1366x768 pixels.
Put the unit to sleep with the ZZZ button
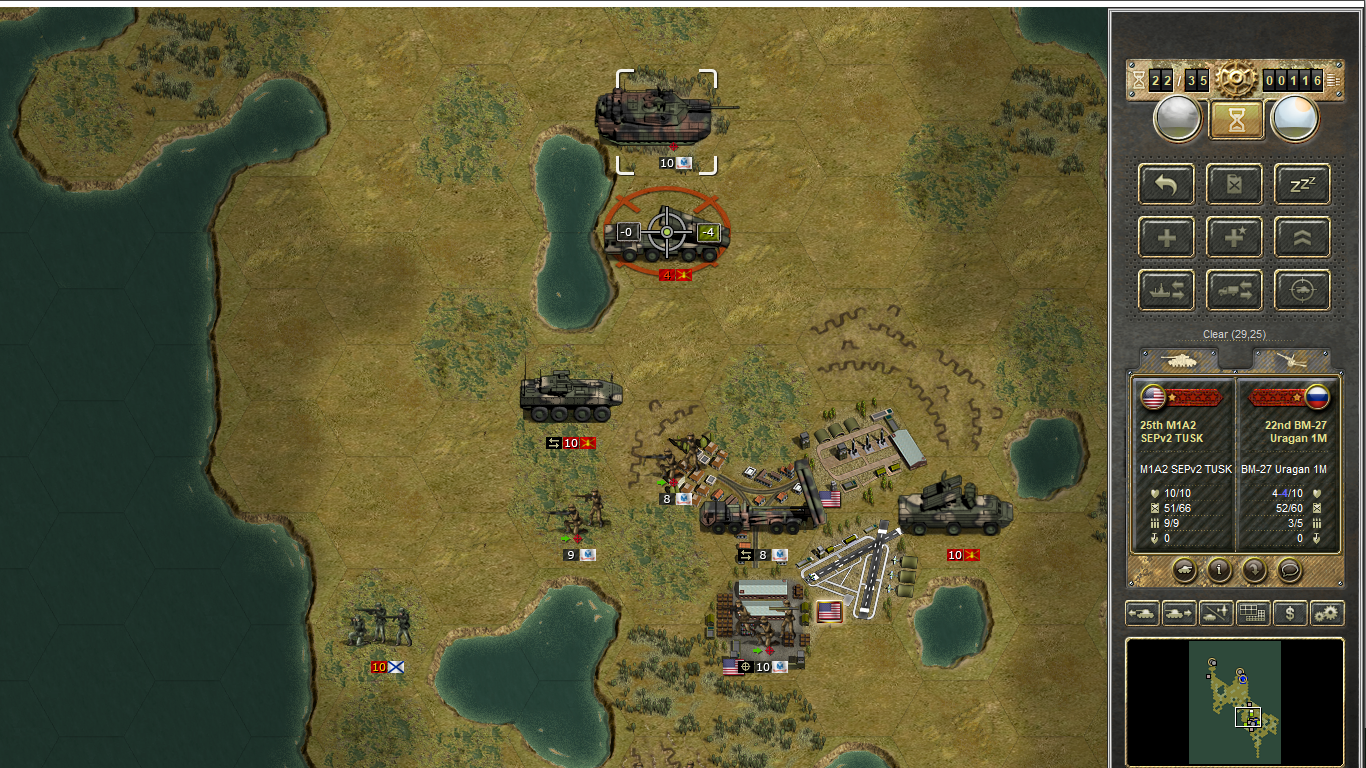[1302, 184]
